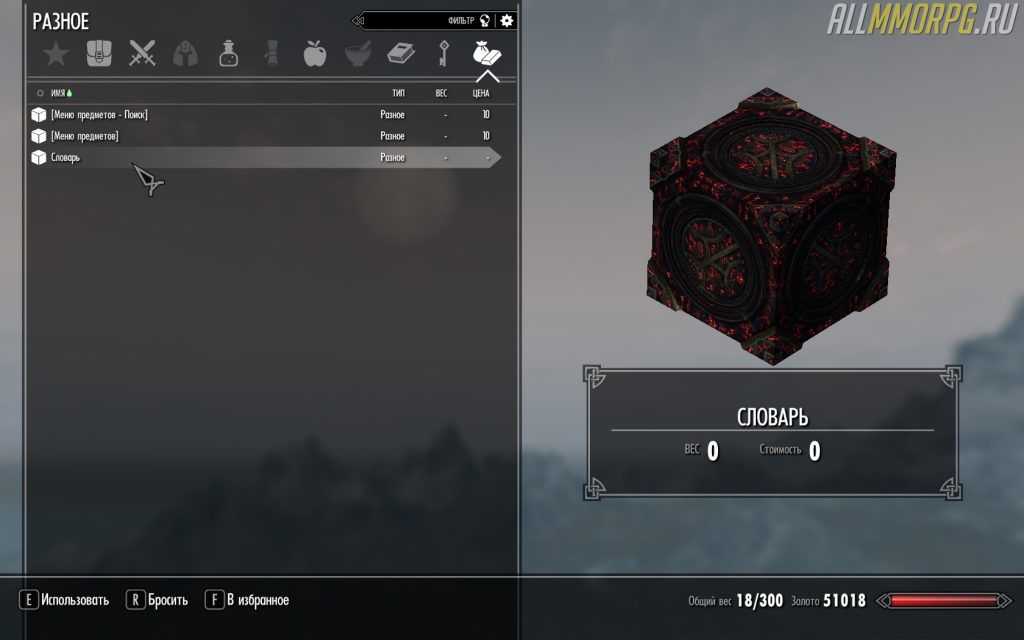The image size is (1024, 640).
Task: Open the crossed swords weapons category
Action: click(x=142, y=54)
